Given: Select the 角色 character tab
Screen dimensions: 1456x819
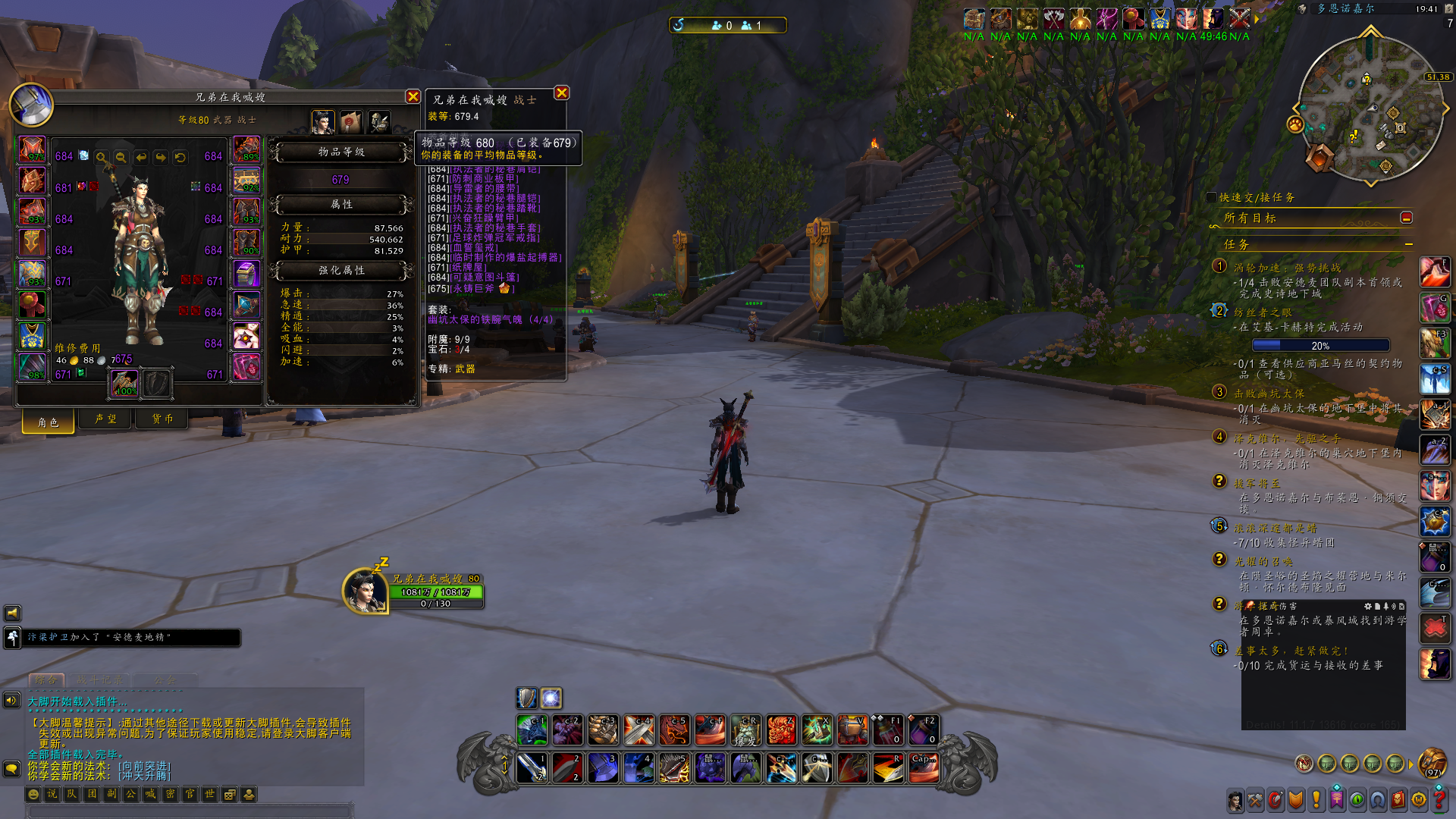Looking at the screenshot, I should pos(49,422).
